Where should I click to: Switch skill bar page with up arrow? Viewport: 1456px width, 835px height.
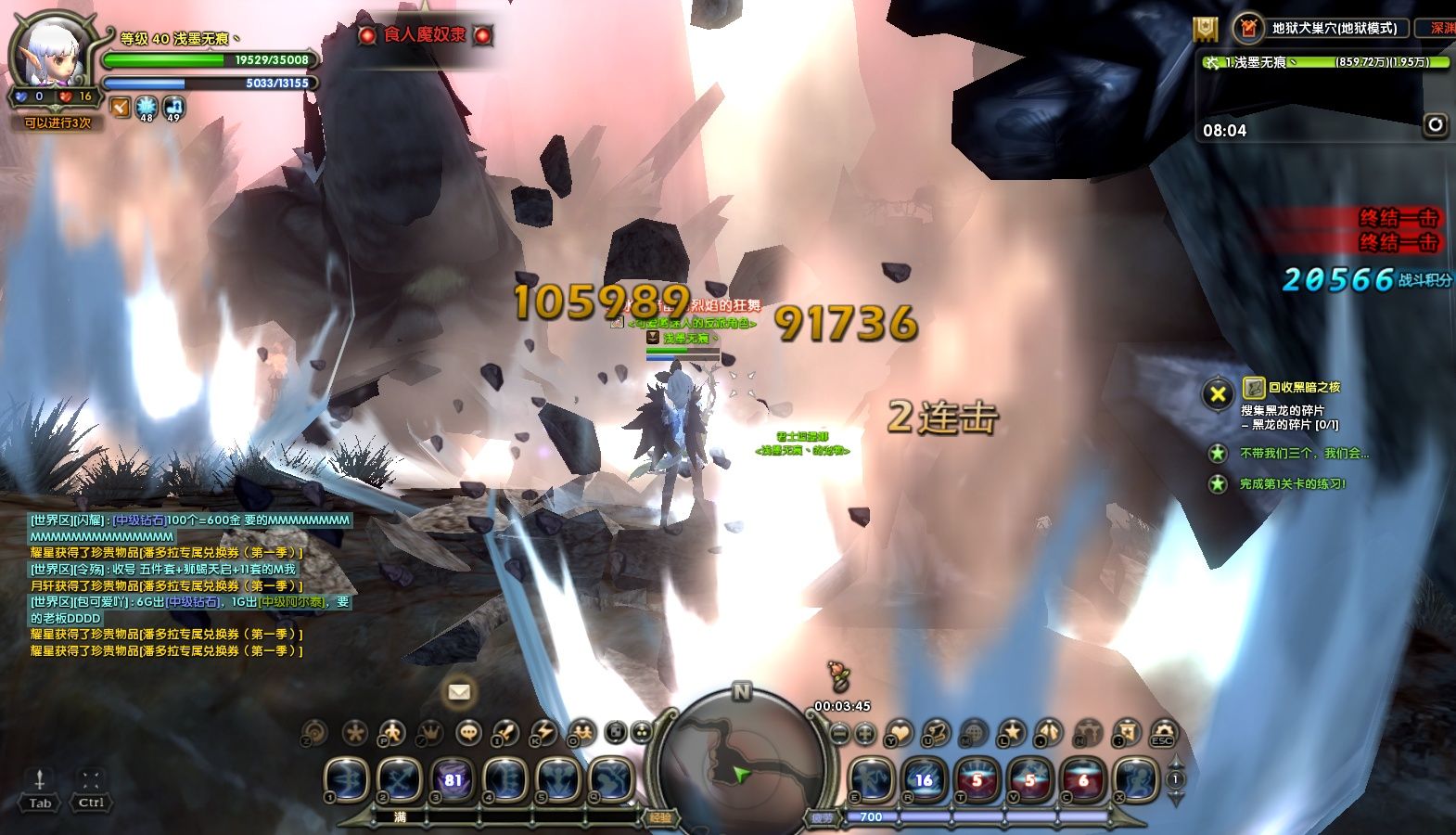tap(1175, 762)
